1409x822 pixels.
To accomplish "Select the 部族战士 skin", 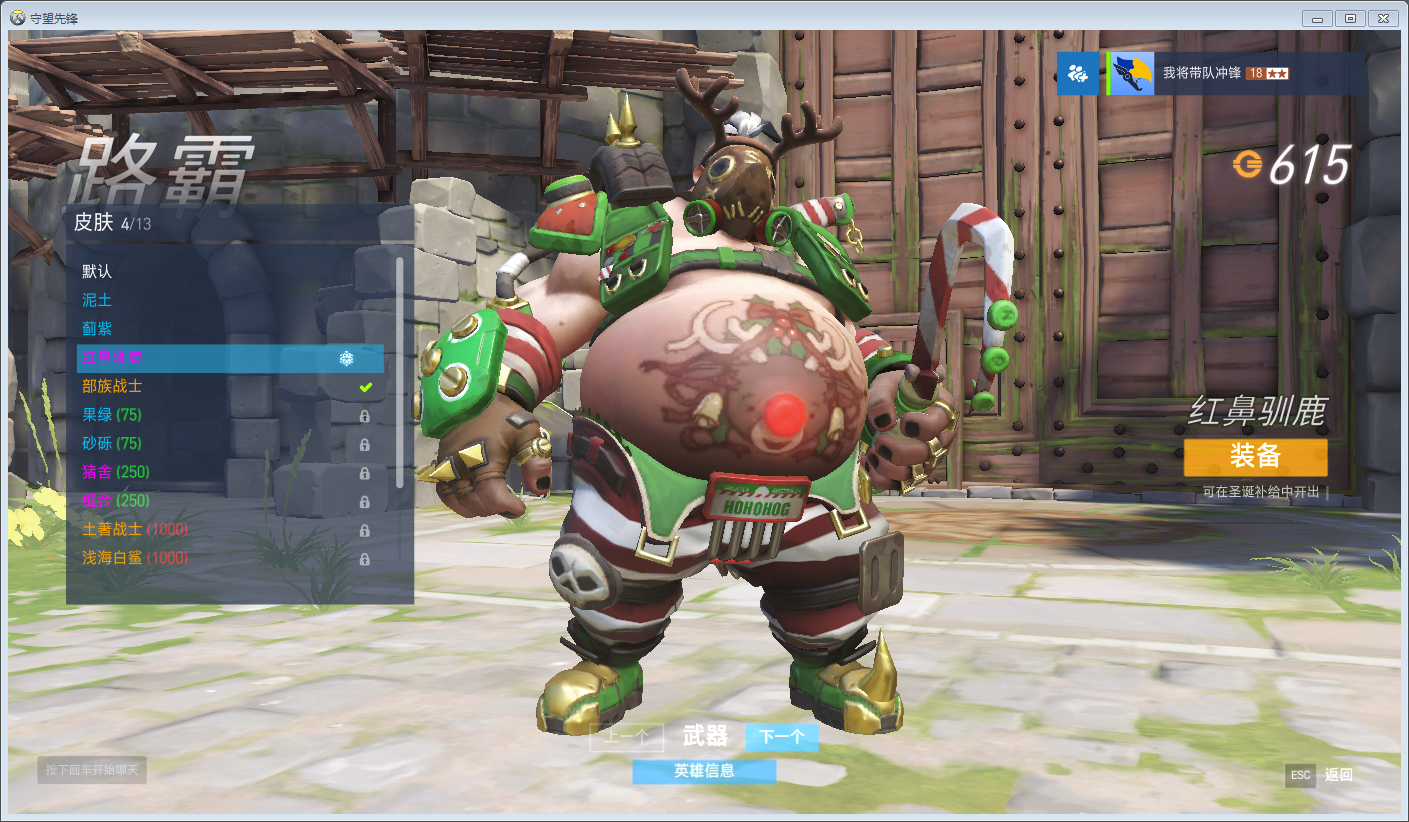I will (x=112, y=386).
